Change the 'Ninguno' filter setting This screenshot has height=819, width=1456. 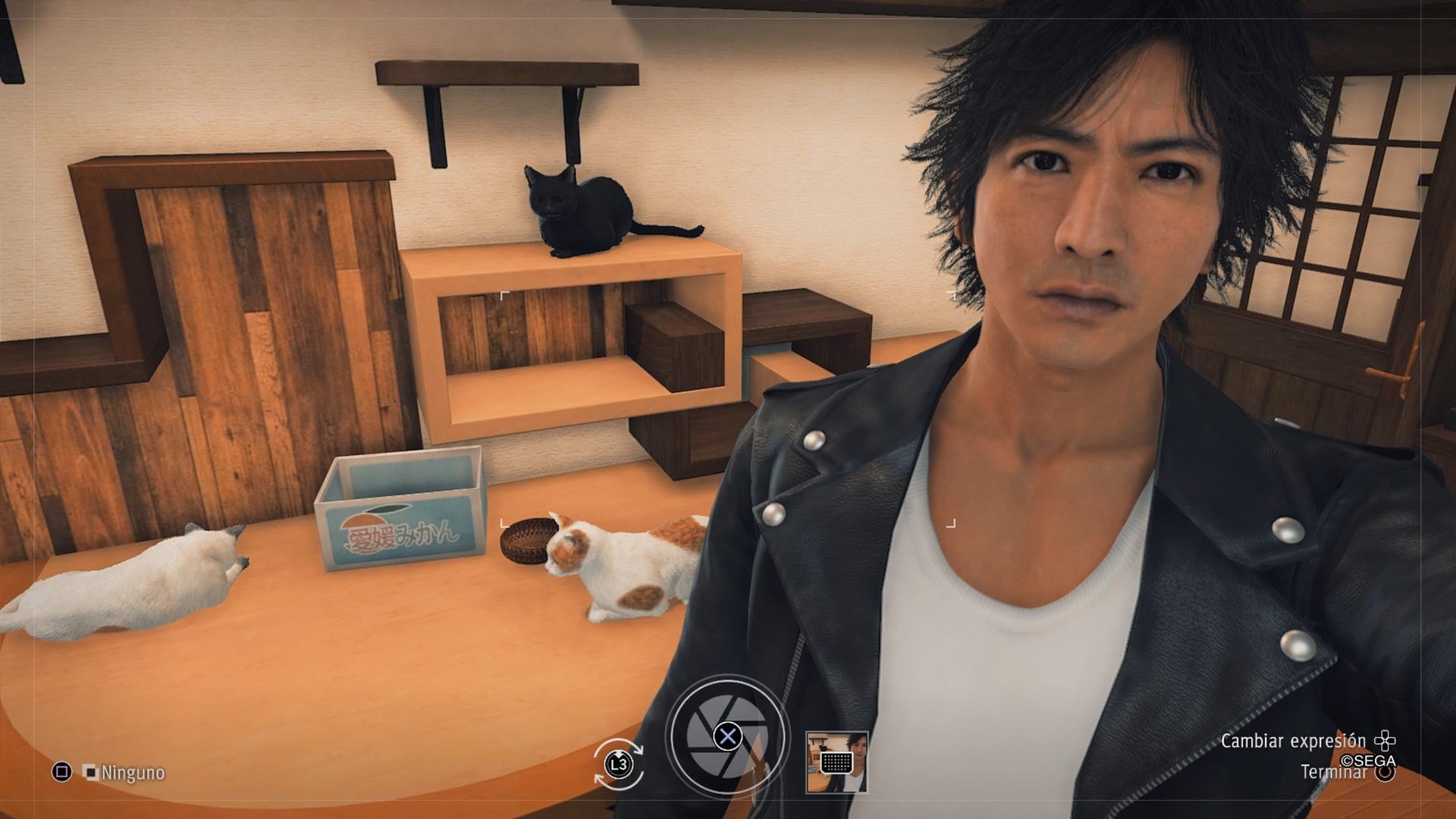coord(123,773)
